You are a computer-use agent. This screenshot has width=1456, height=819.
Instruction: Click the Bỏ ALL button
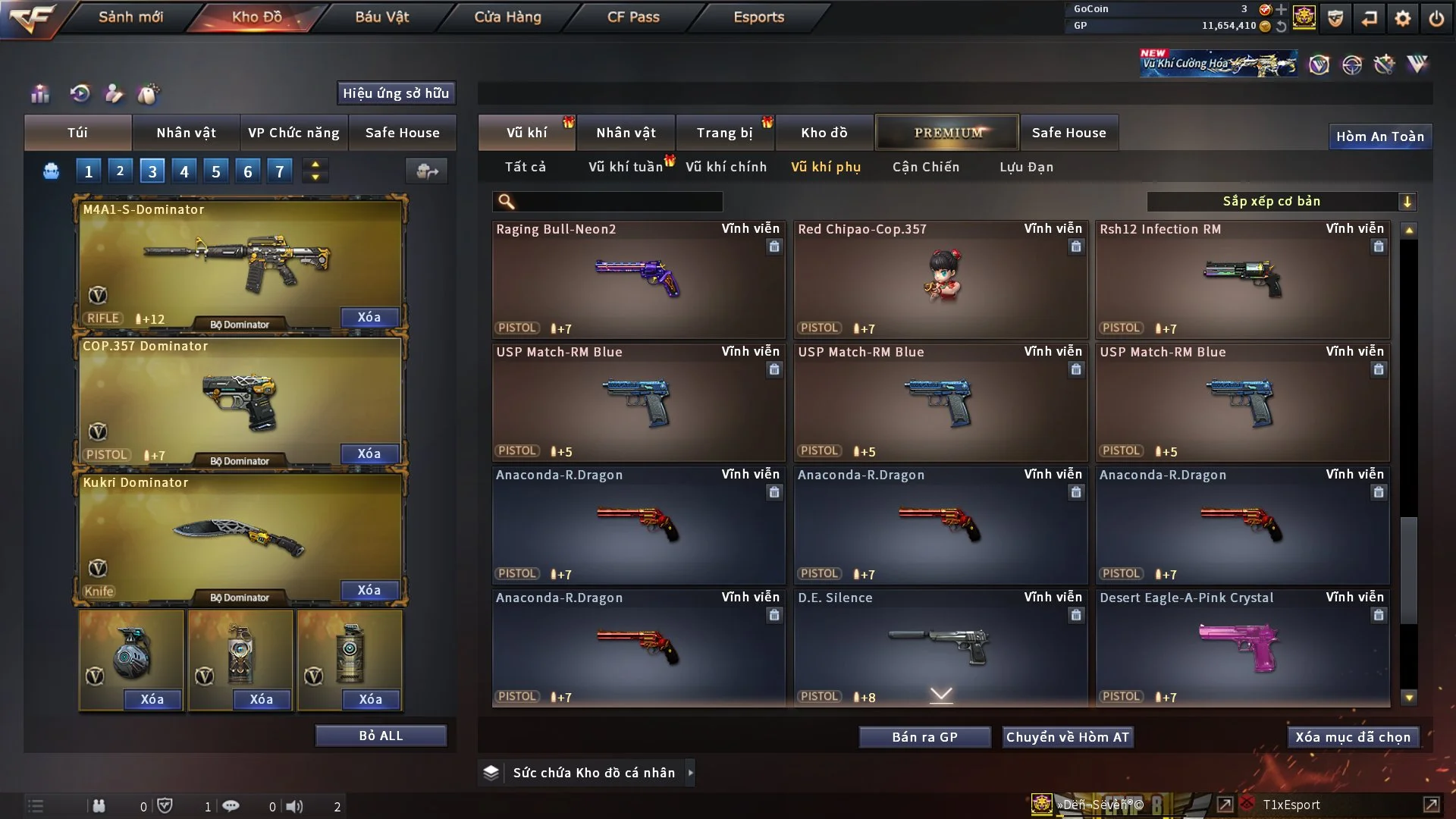click(x=381, y=736)
